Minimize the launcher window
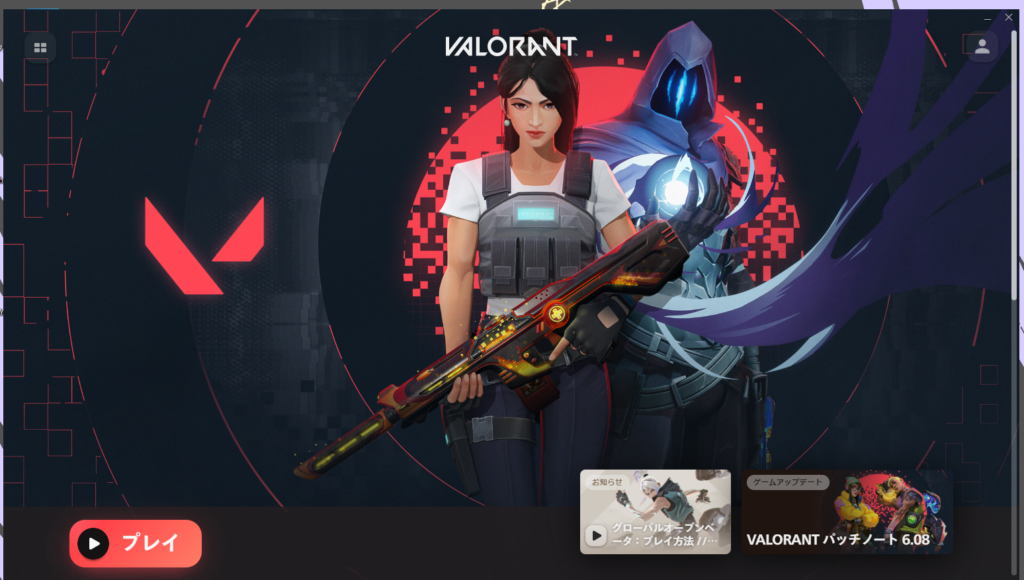This screenshot has width=1024, height=580. [x=988, y=18]
